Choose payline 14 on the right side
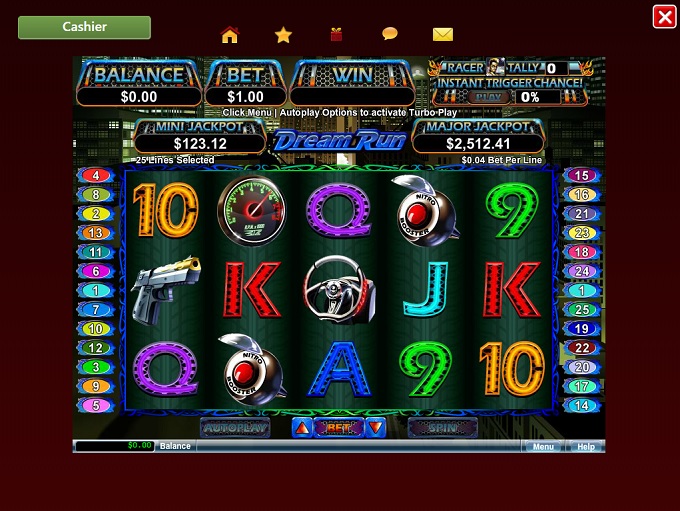The width and height of the screenshot is (680, 511). (x=581, y=405)
